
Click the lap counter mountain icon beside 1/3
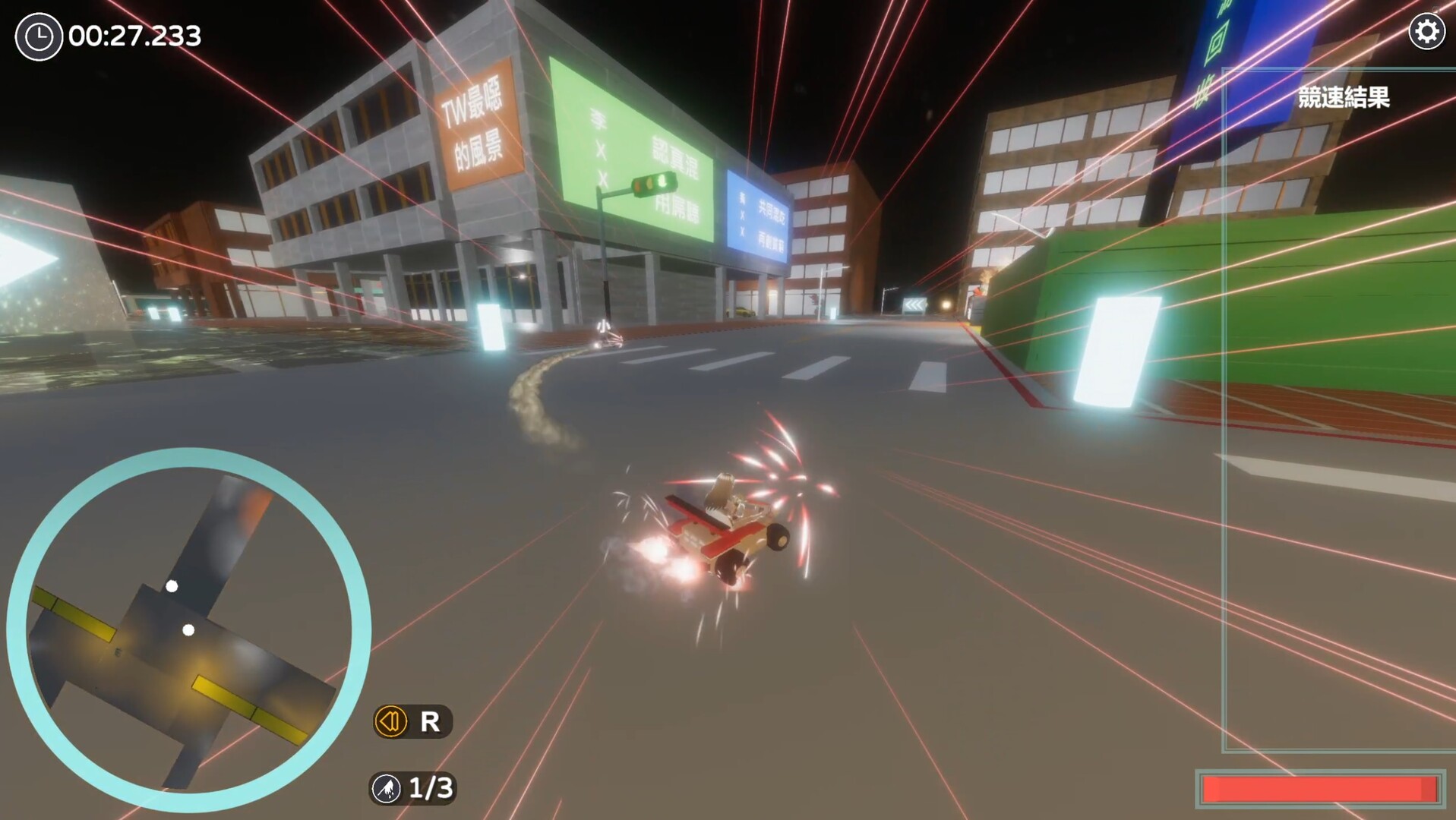388,789
